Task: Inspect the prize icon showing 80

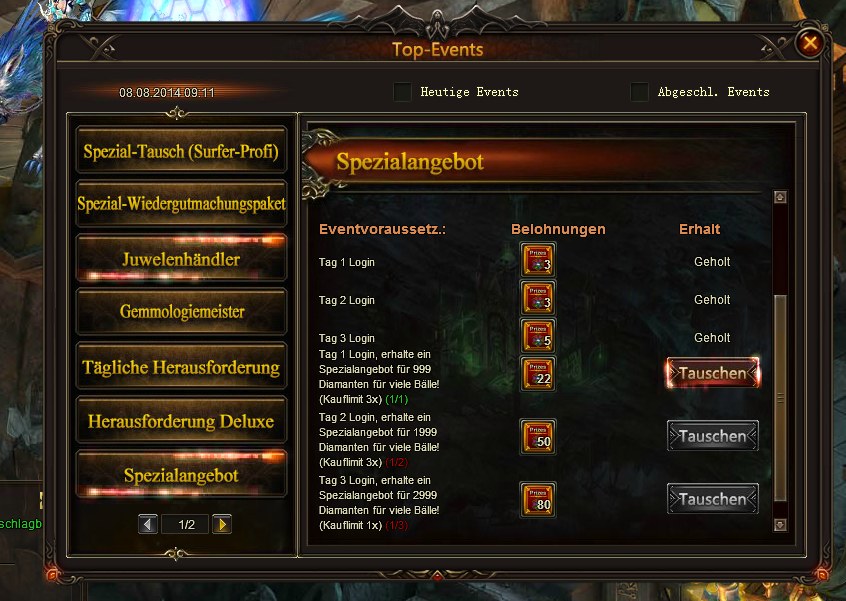Action: click(538, 499)
